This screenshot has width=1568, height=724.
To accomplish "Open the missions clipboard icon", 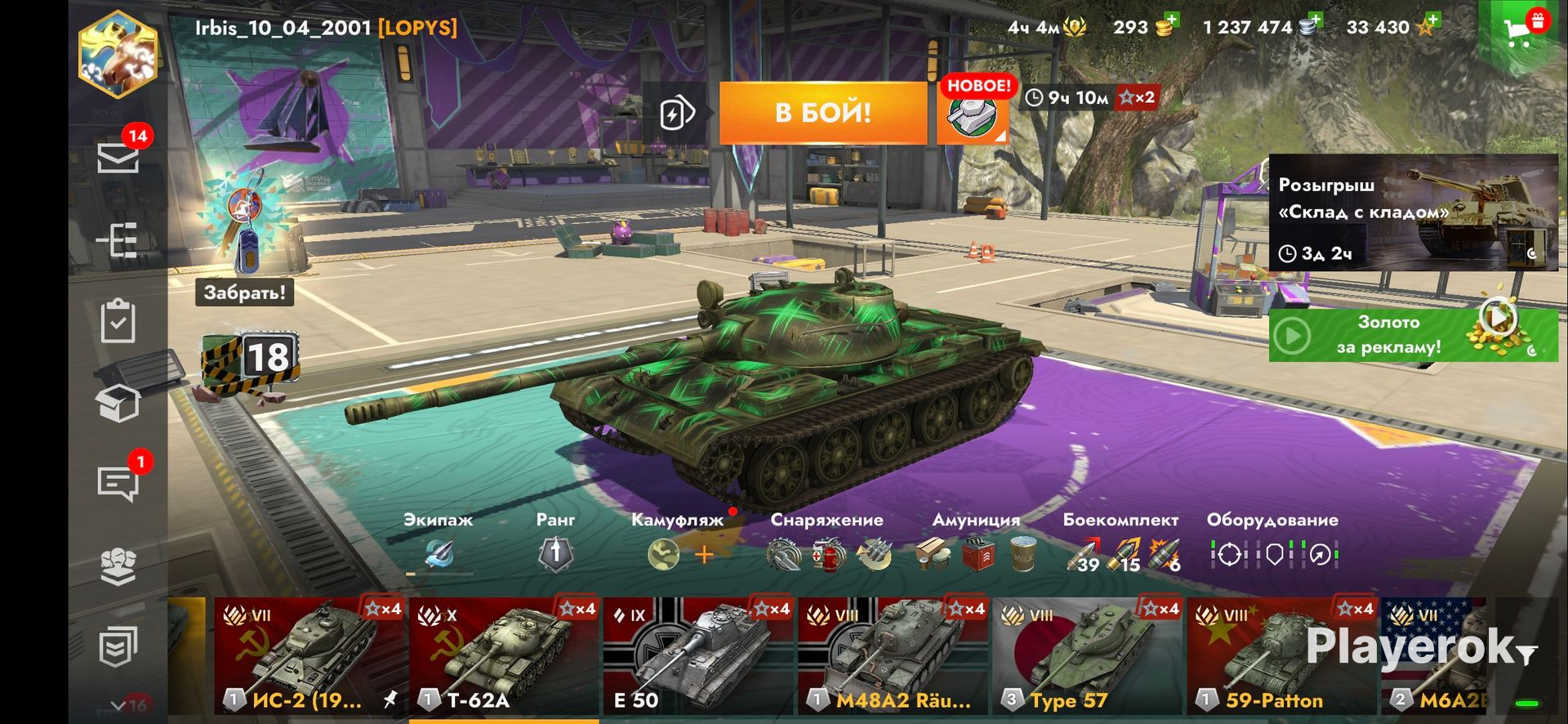I will point(118,321).
